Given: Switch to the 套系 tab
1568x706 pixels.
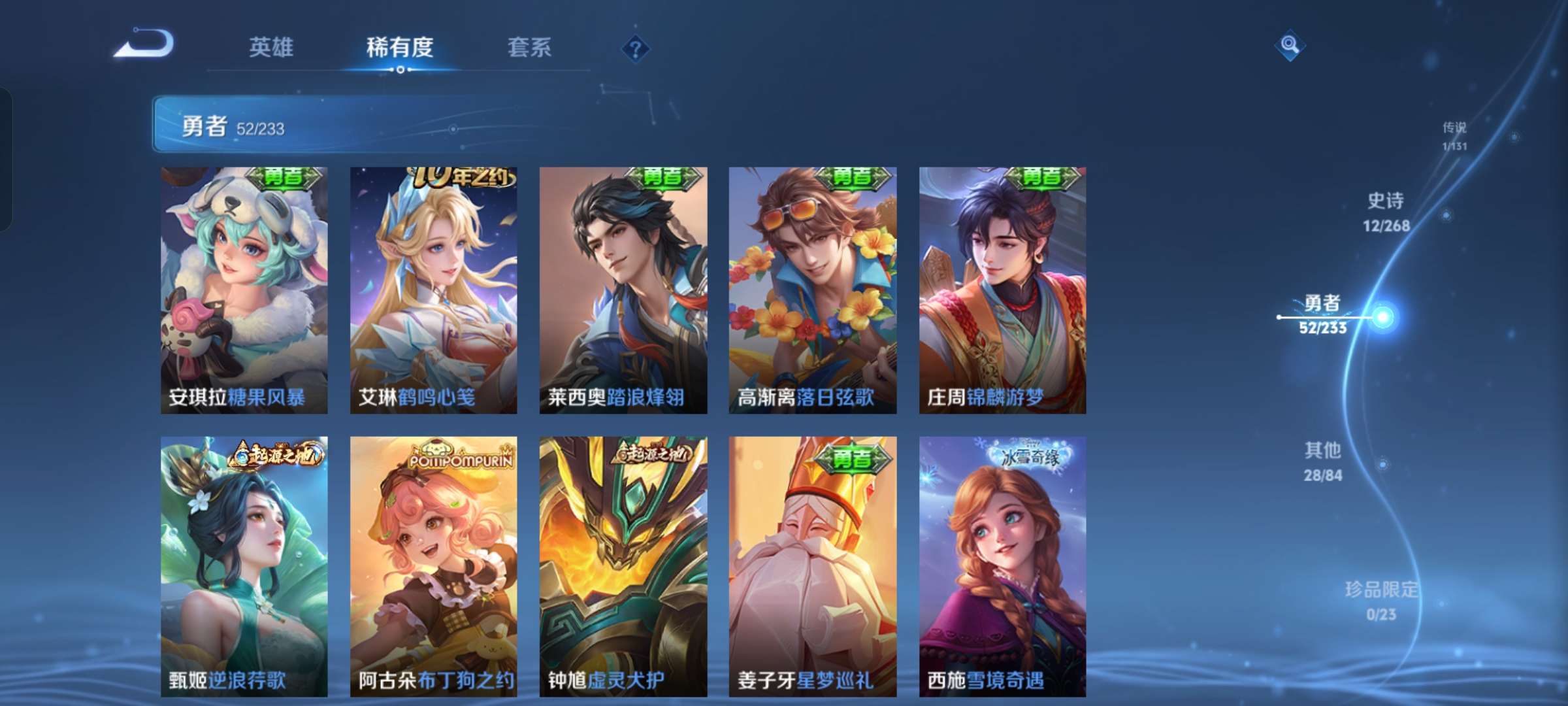Looking at the screenshot, I should tap(530, 48).
